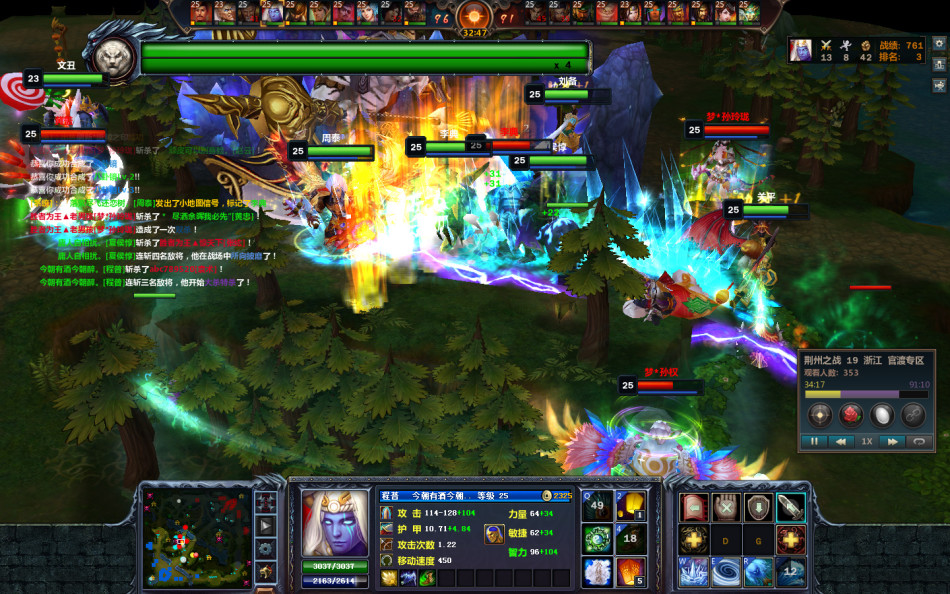Click the replay loop button
This screenshot has height=594, width=950.
pos(919,441)
